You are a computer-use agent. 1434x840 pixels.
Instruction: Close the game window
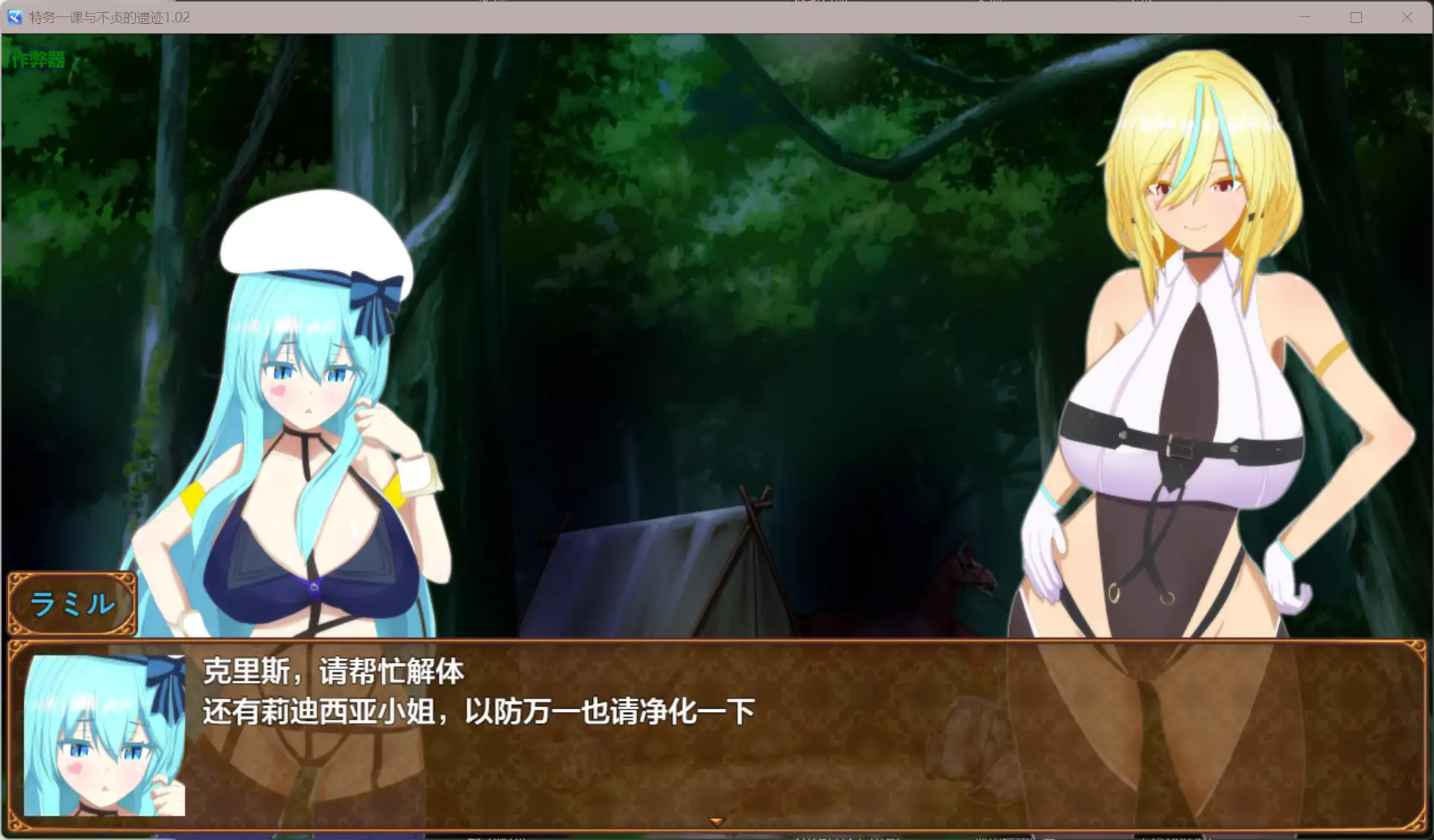(x=1408, y=16)
